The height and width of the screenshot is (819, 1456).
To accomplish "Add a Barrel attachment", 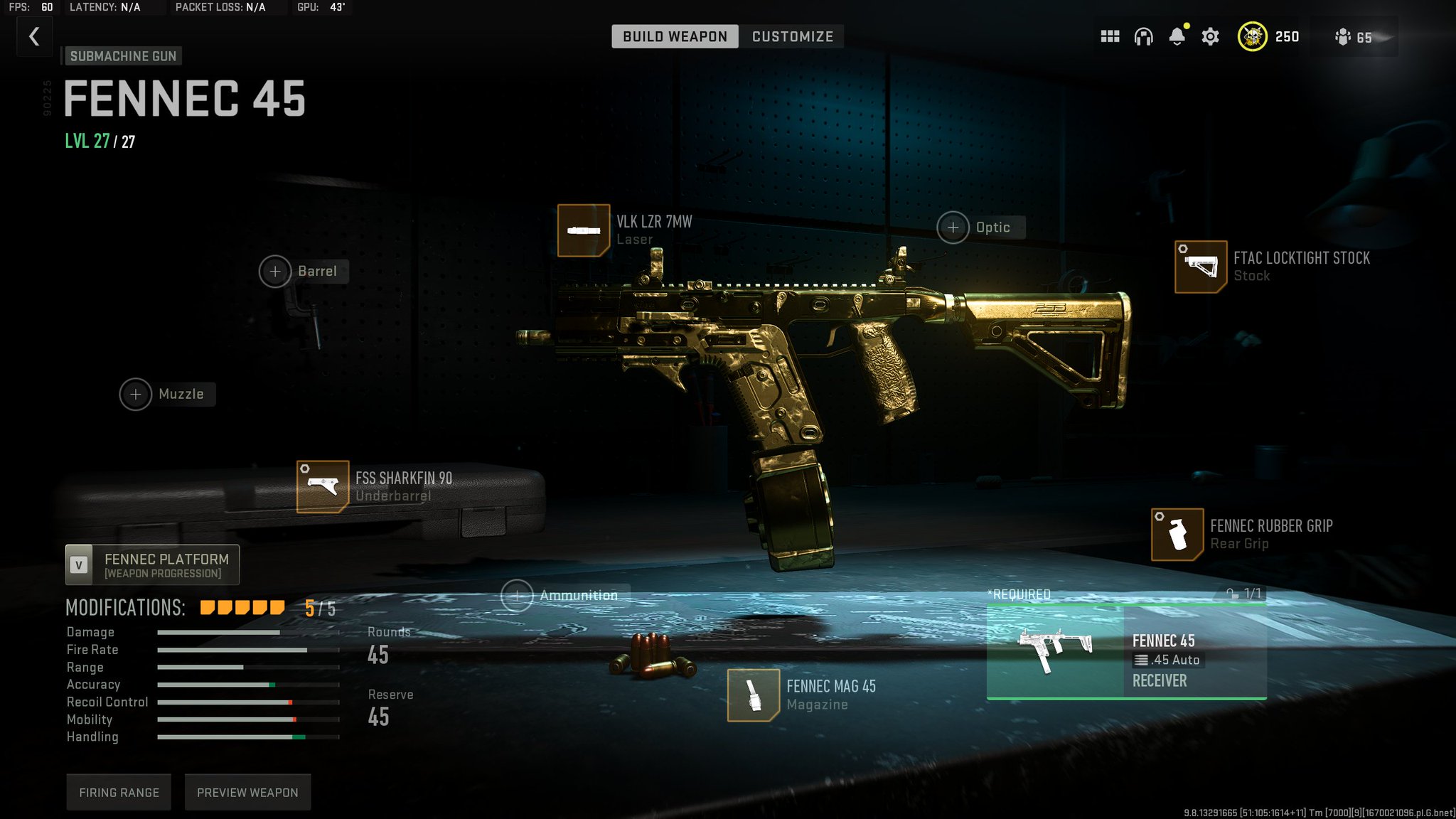I will coord(275,271).
